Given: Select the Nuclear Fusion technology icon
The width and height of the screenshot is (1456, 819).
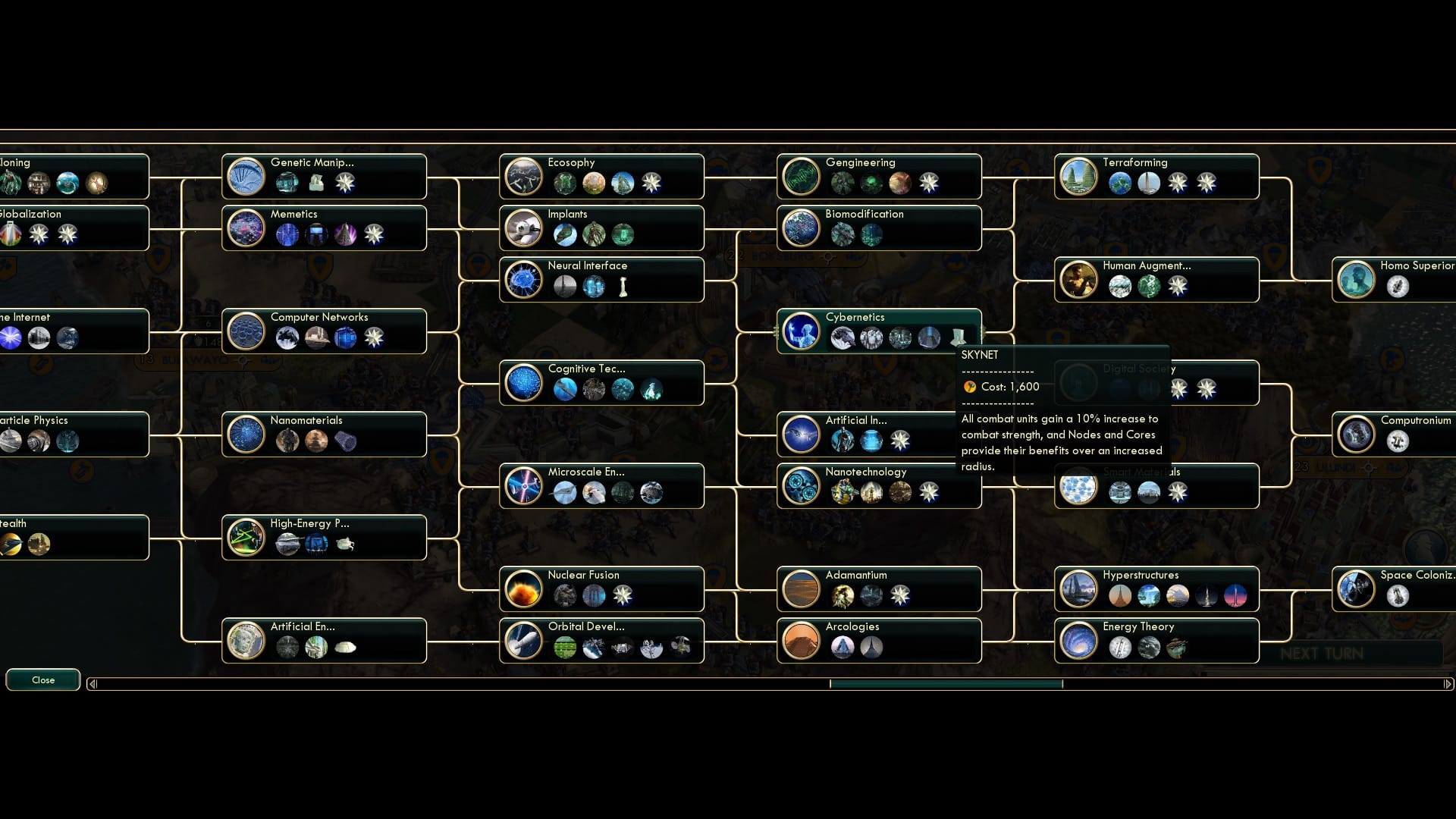Looking at the screenshot, I should coord(523,588).
